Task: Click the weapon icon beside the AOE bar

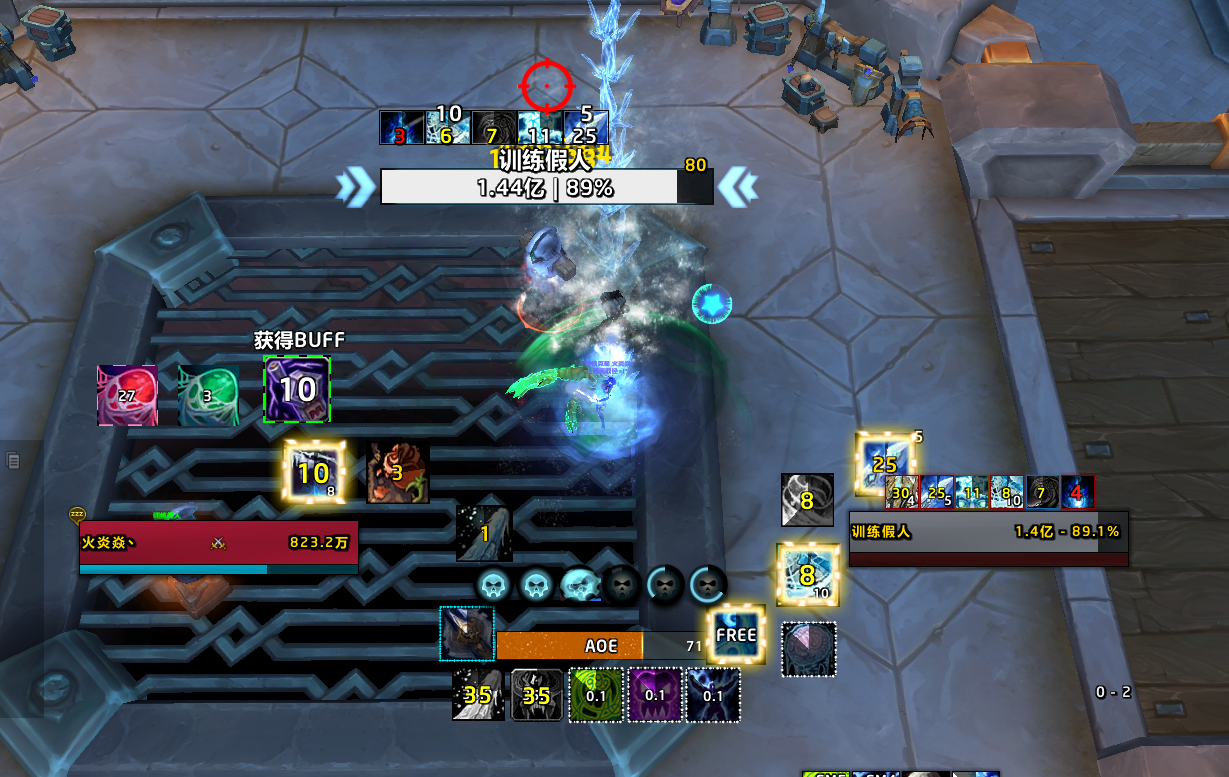Action: tap(467, 634)
